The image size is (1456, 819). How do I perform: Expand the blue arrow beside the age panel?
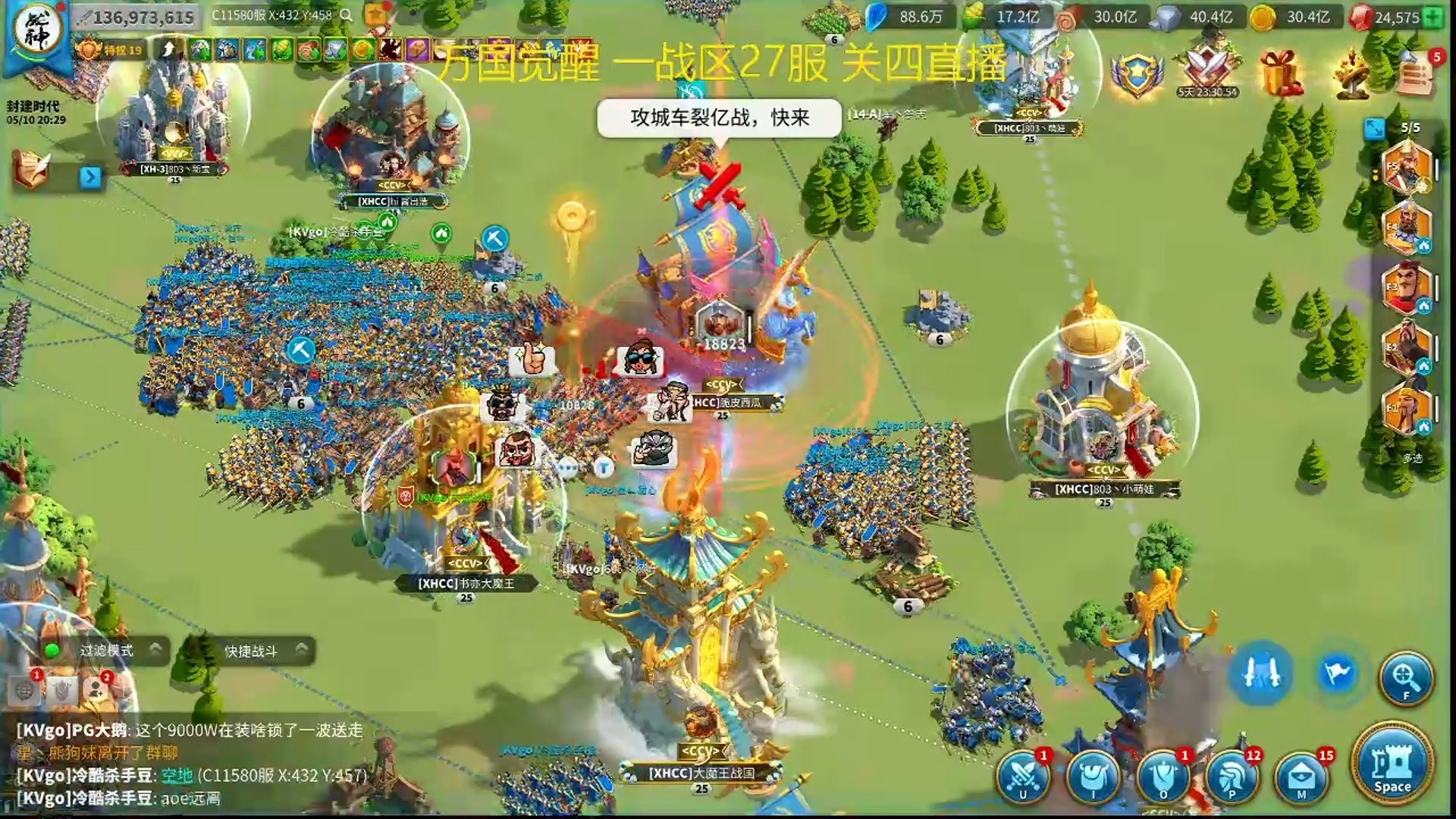tap(89, 176)
